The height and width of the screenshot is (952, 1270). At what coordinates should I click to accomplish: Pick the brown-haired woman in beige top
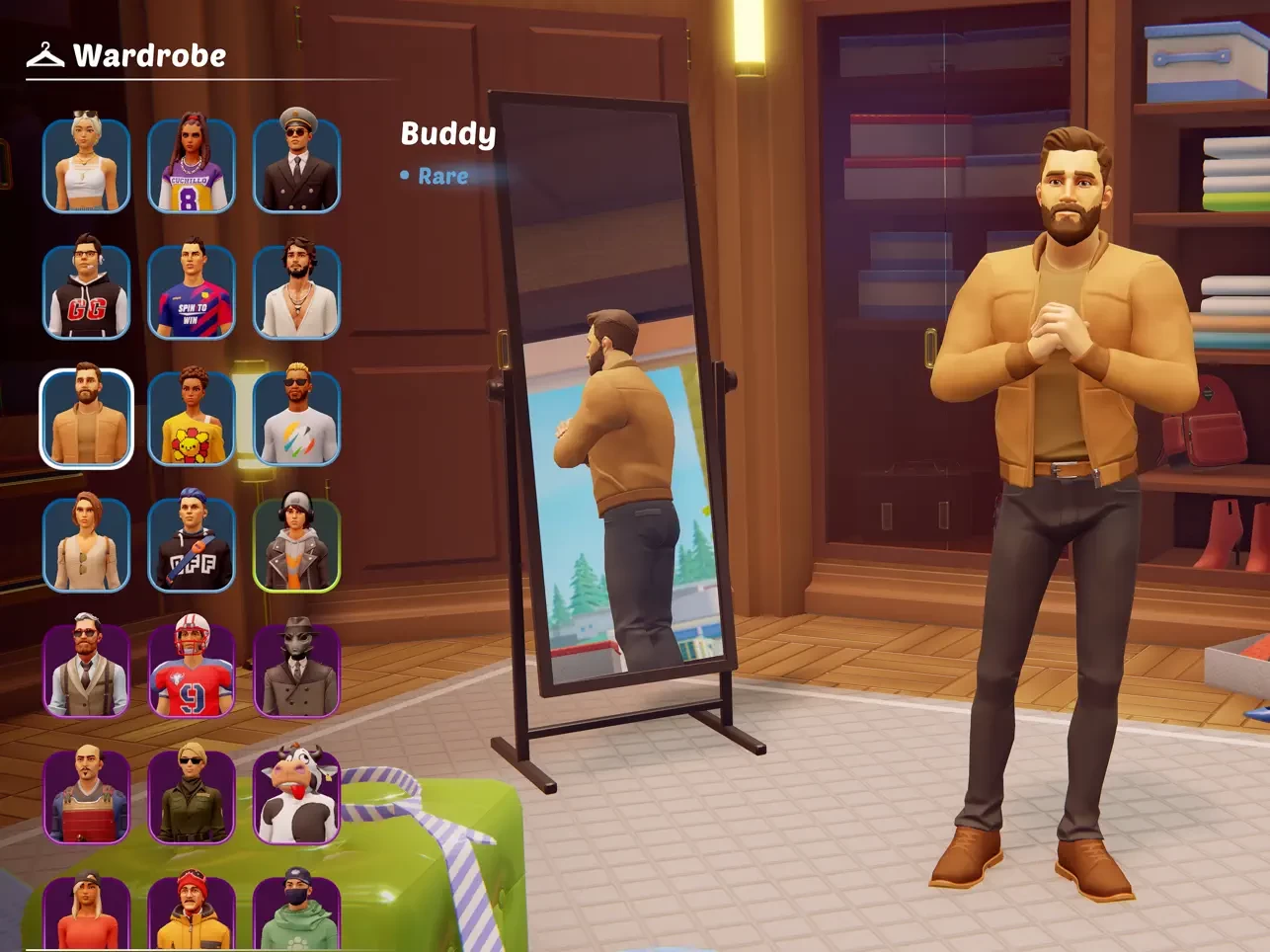[x=87, y=544]
